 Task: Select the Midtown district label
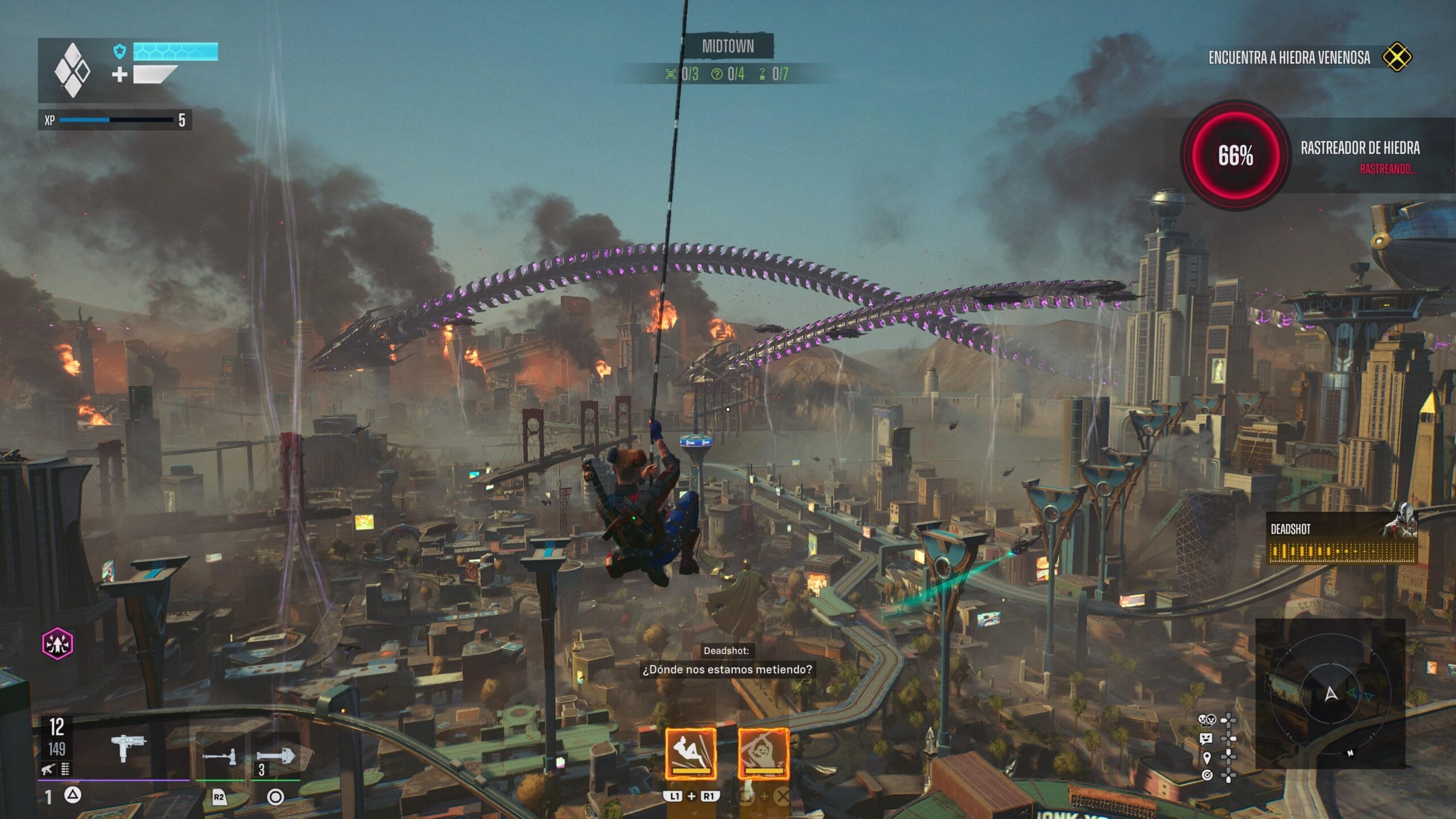pos(727,47)
